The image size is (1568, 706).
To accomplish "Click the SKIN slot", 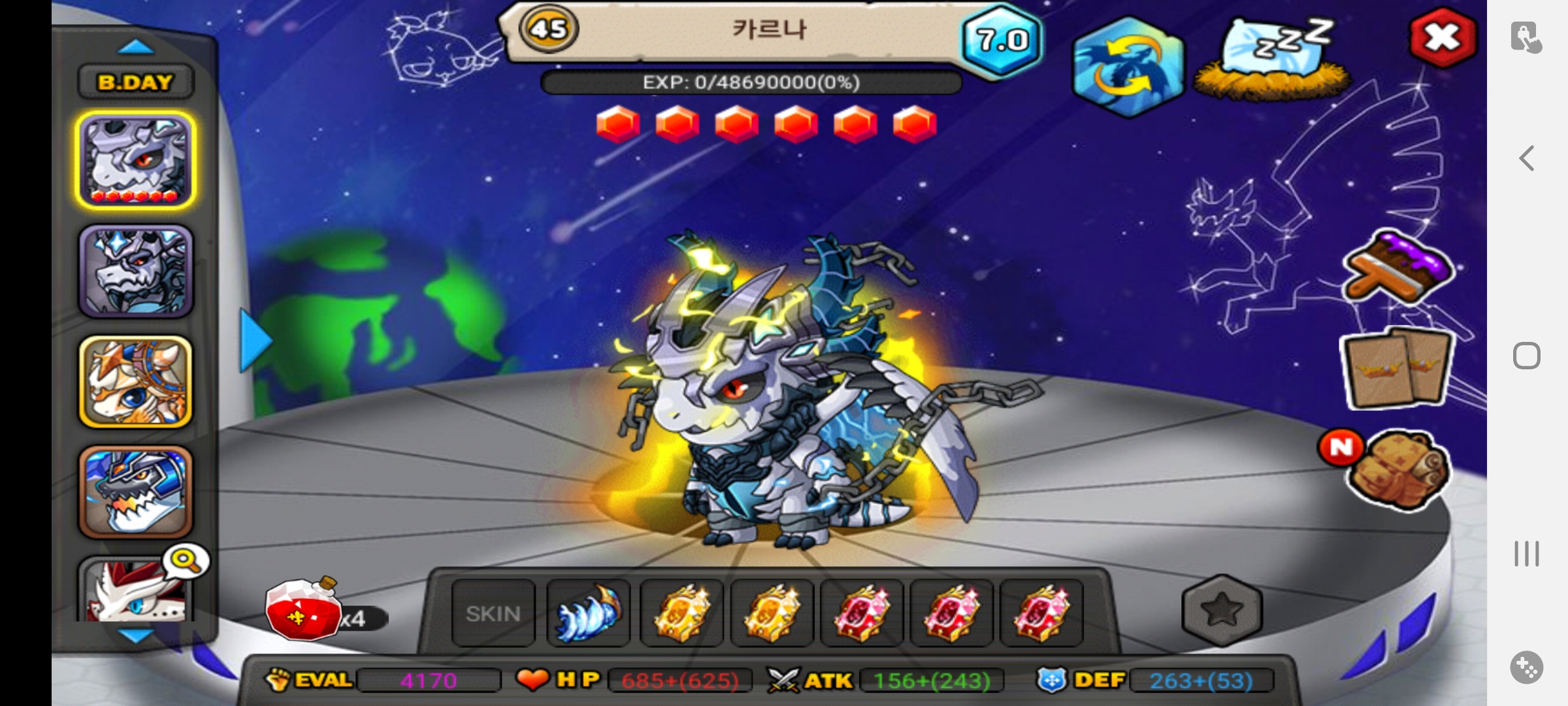I will [x=493, y=614].
